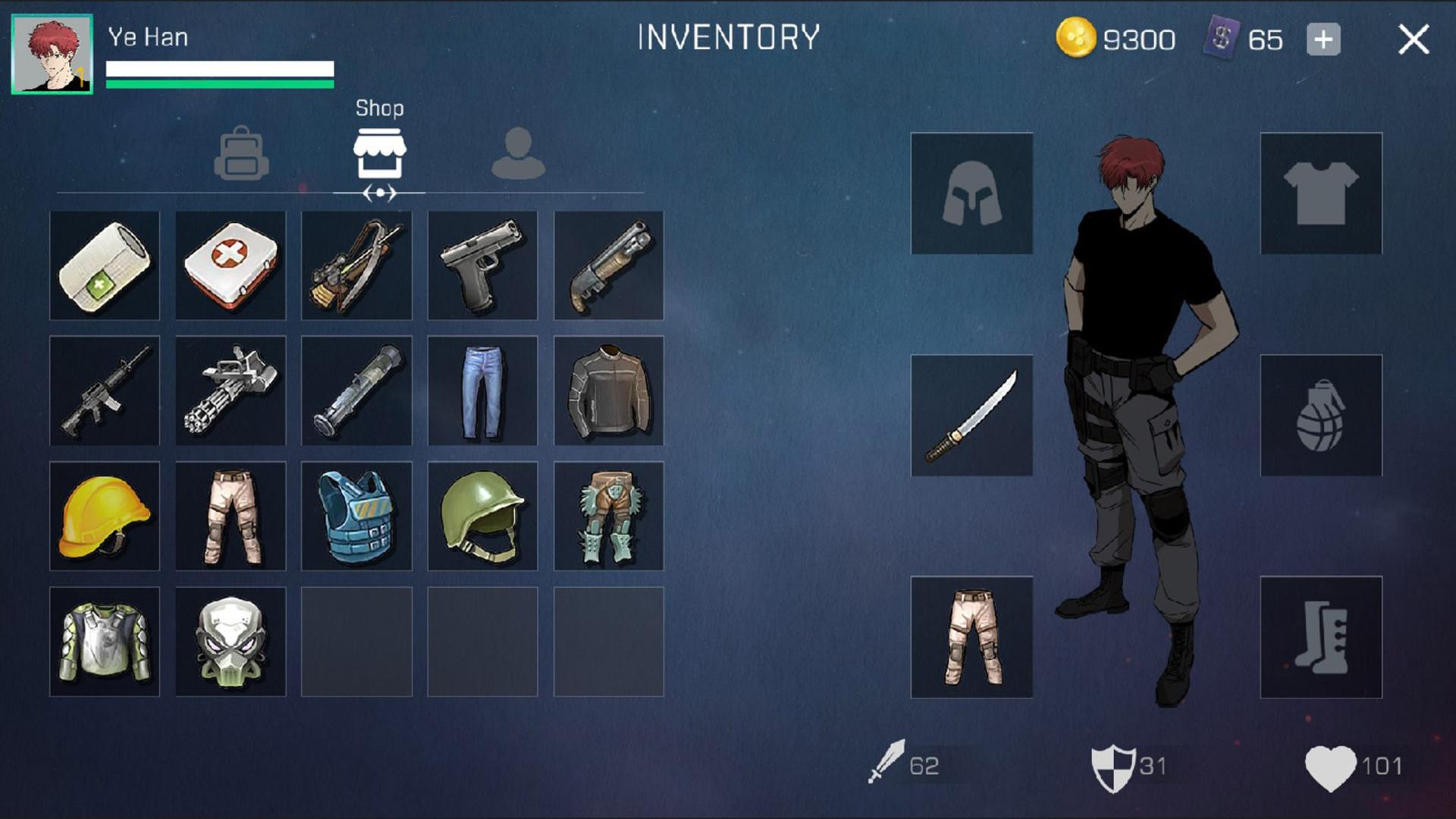1456x819 pixels.
Task: Click the empty grenade equipment slot
Action: [x=1320, y=416]
